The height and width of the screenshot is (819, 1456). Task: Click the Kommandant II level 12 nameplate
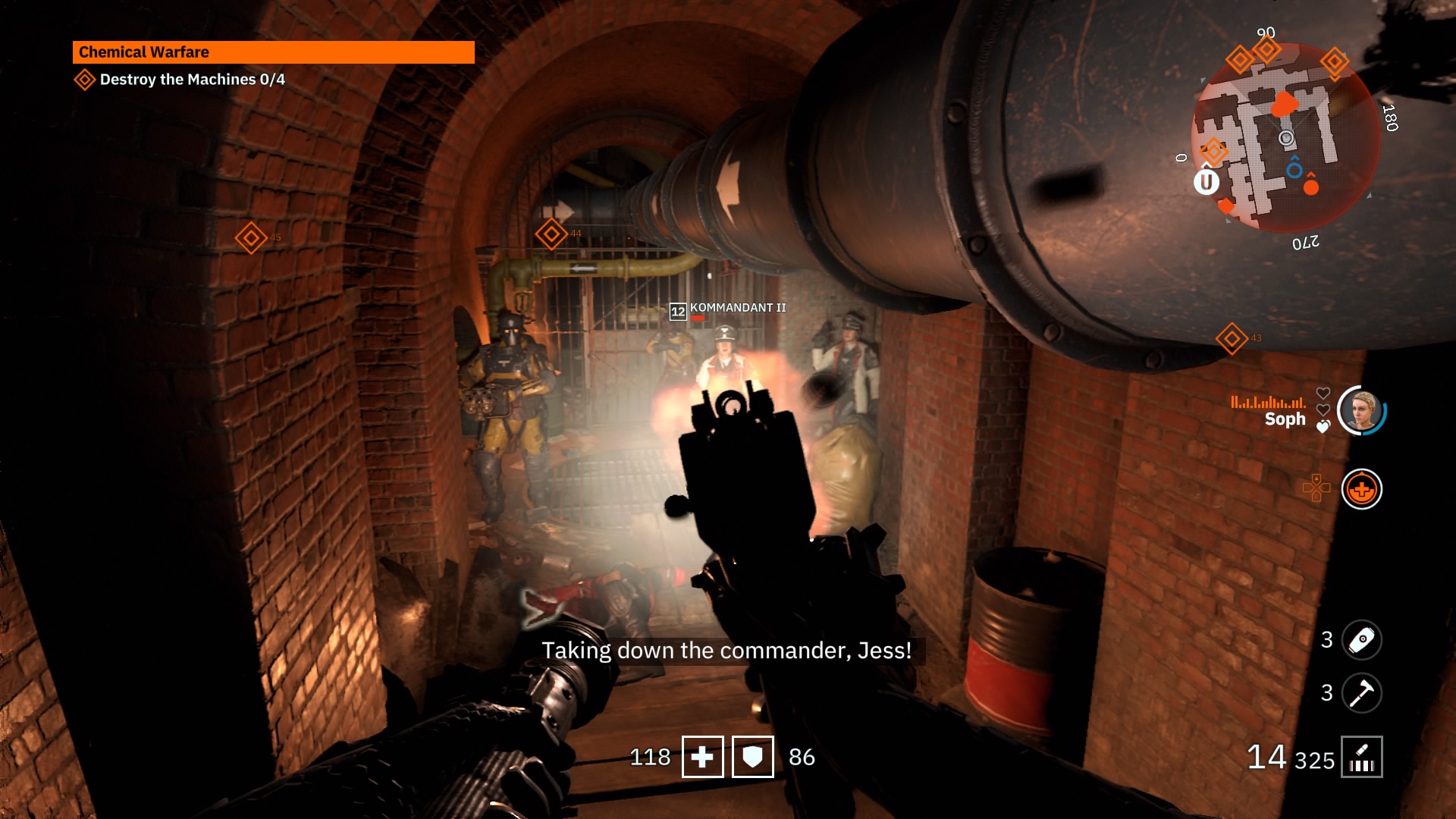(x=728, y=309)
